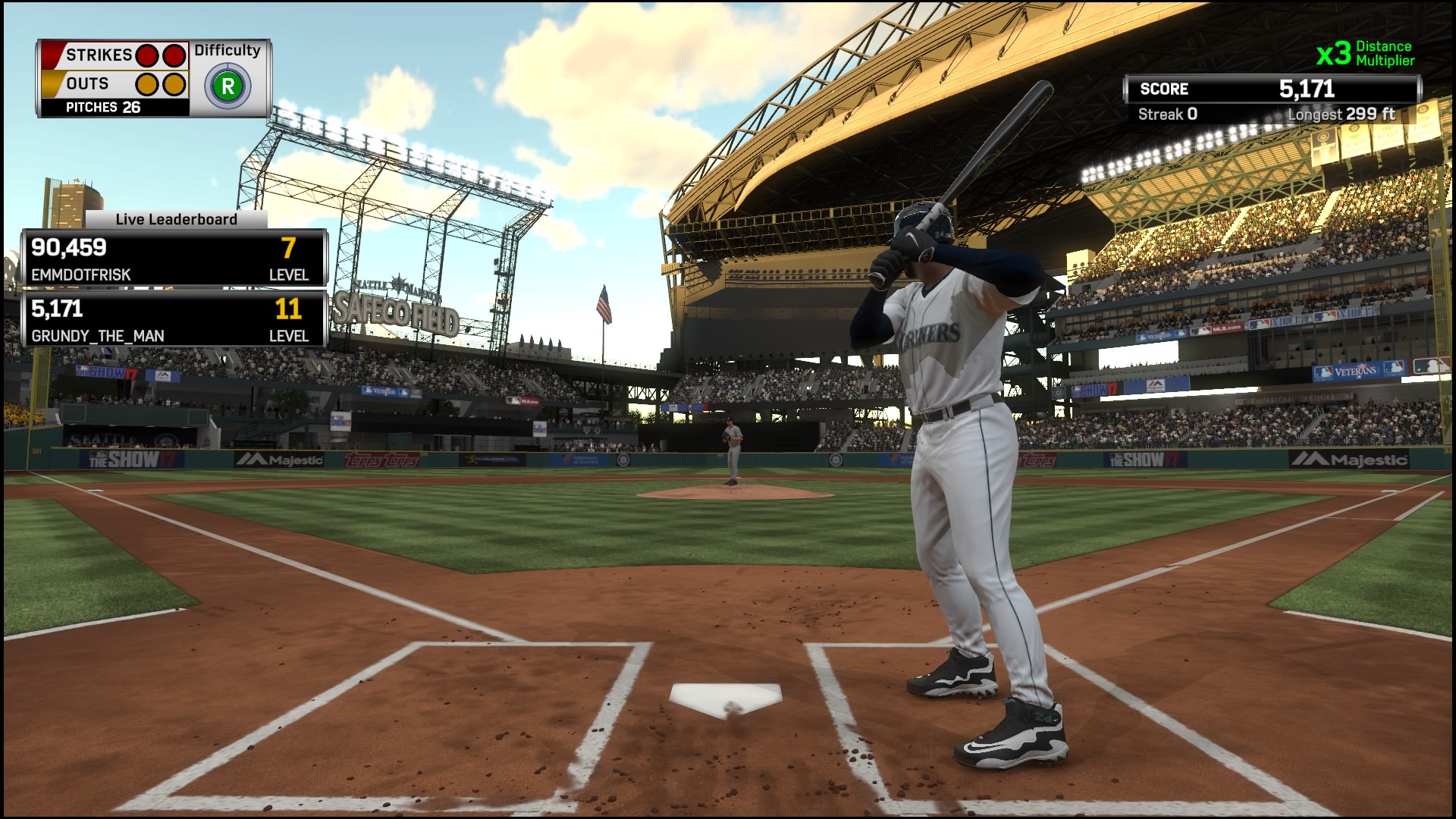Screen dimensions: 1456x819
Task: Click the second yellow outs indicator
Action: point(174,83)
